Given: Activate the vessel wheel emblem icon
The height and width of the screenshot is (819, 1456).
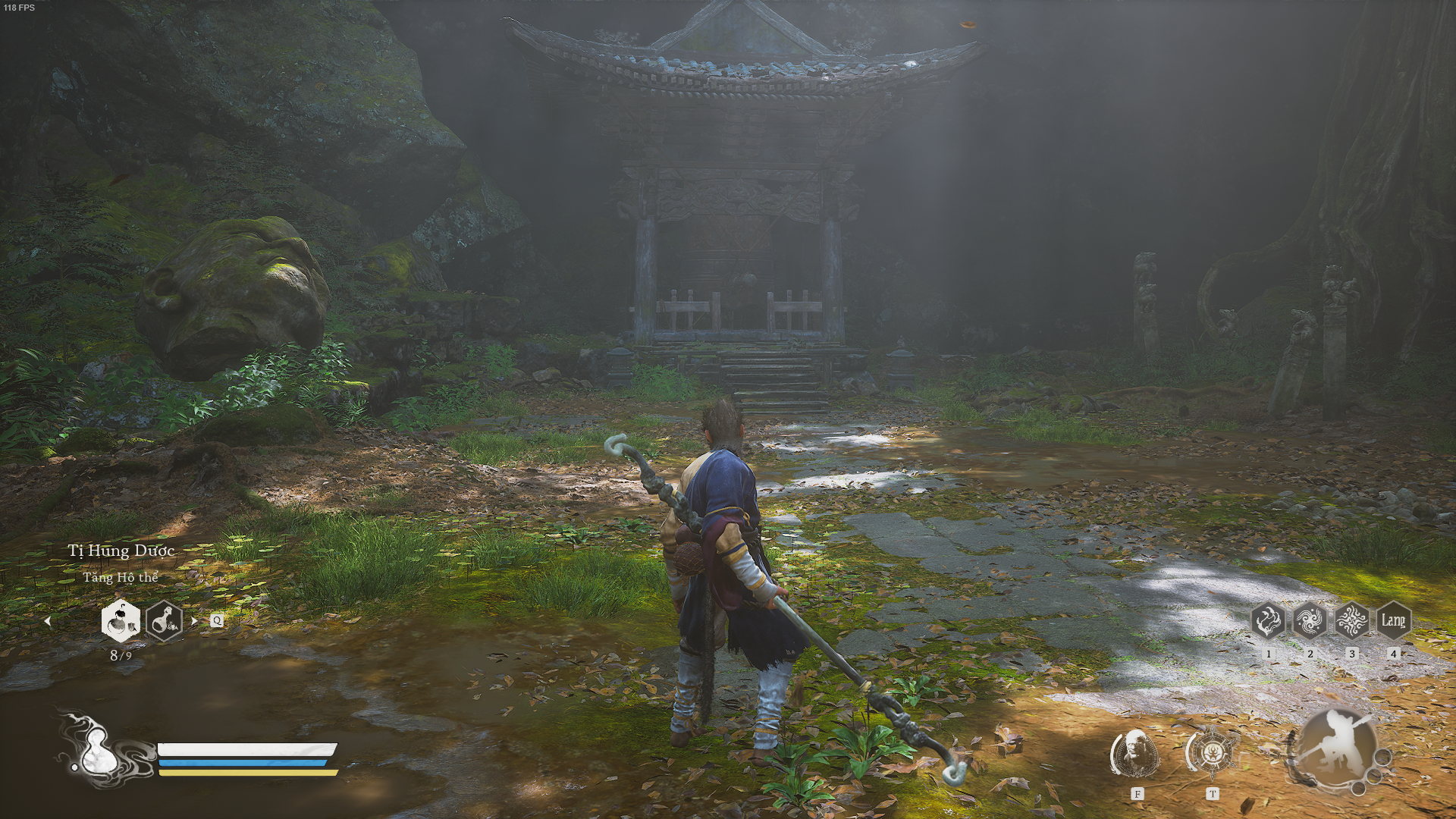Looking at the screenshot, I should click(x=1211, y=753).
